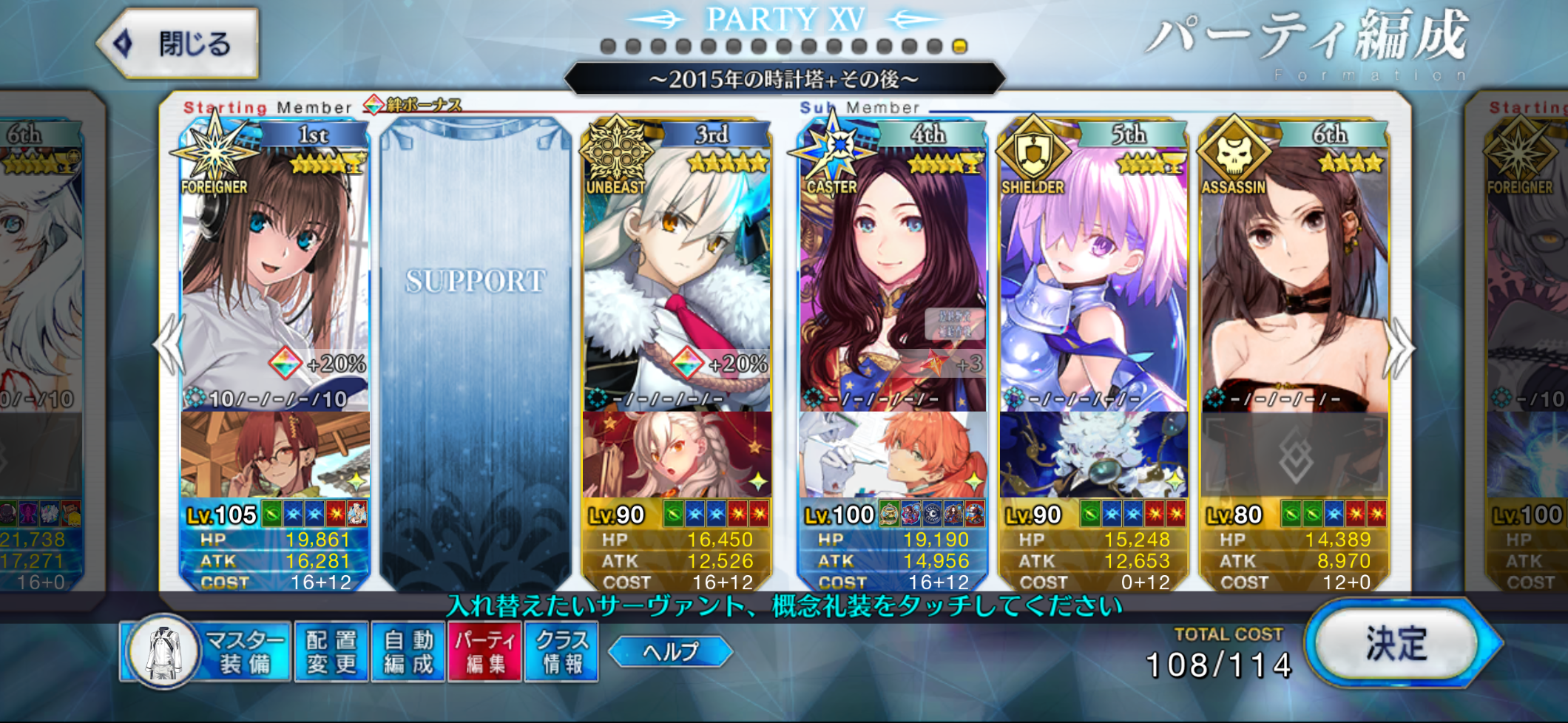This screenshot has width=1568, height=723.
Task: Open the パーティ編集 party edit button
Action: 485,651
